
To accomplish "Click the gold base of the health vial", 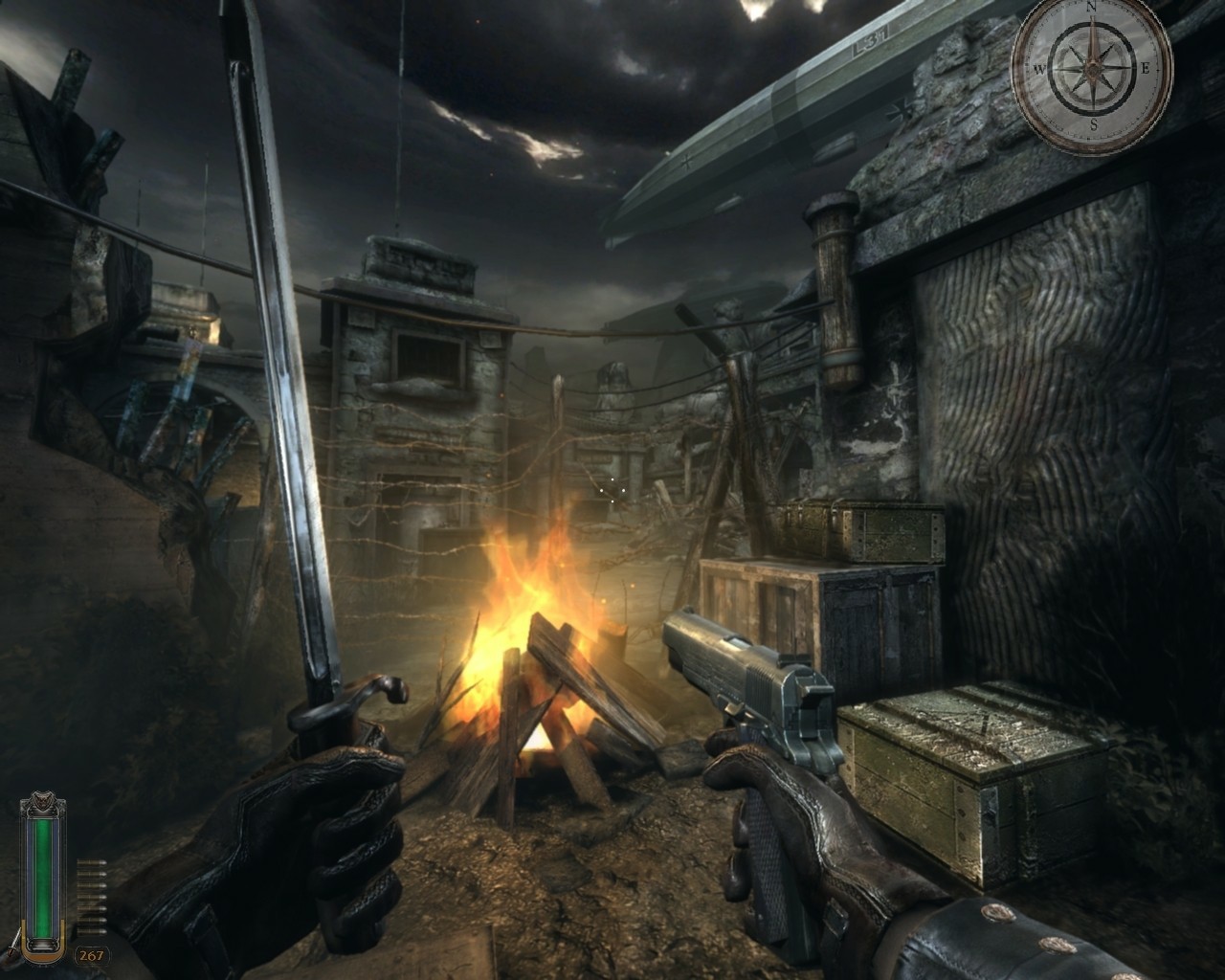I will pyautogui.click(x=44, y=955).
